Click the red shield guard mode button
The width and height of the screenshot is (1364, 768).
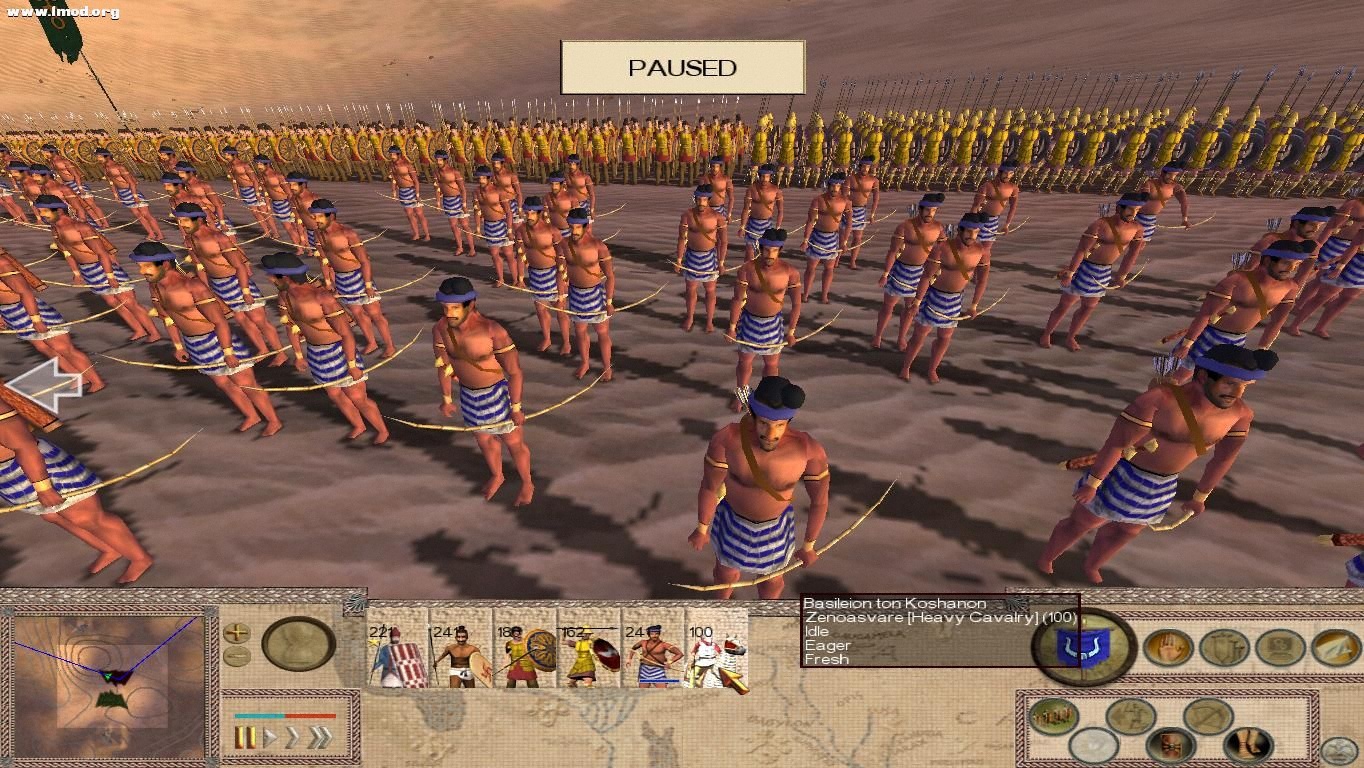(1170, 745)
